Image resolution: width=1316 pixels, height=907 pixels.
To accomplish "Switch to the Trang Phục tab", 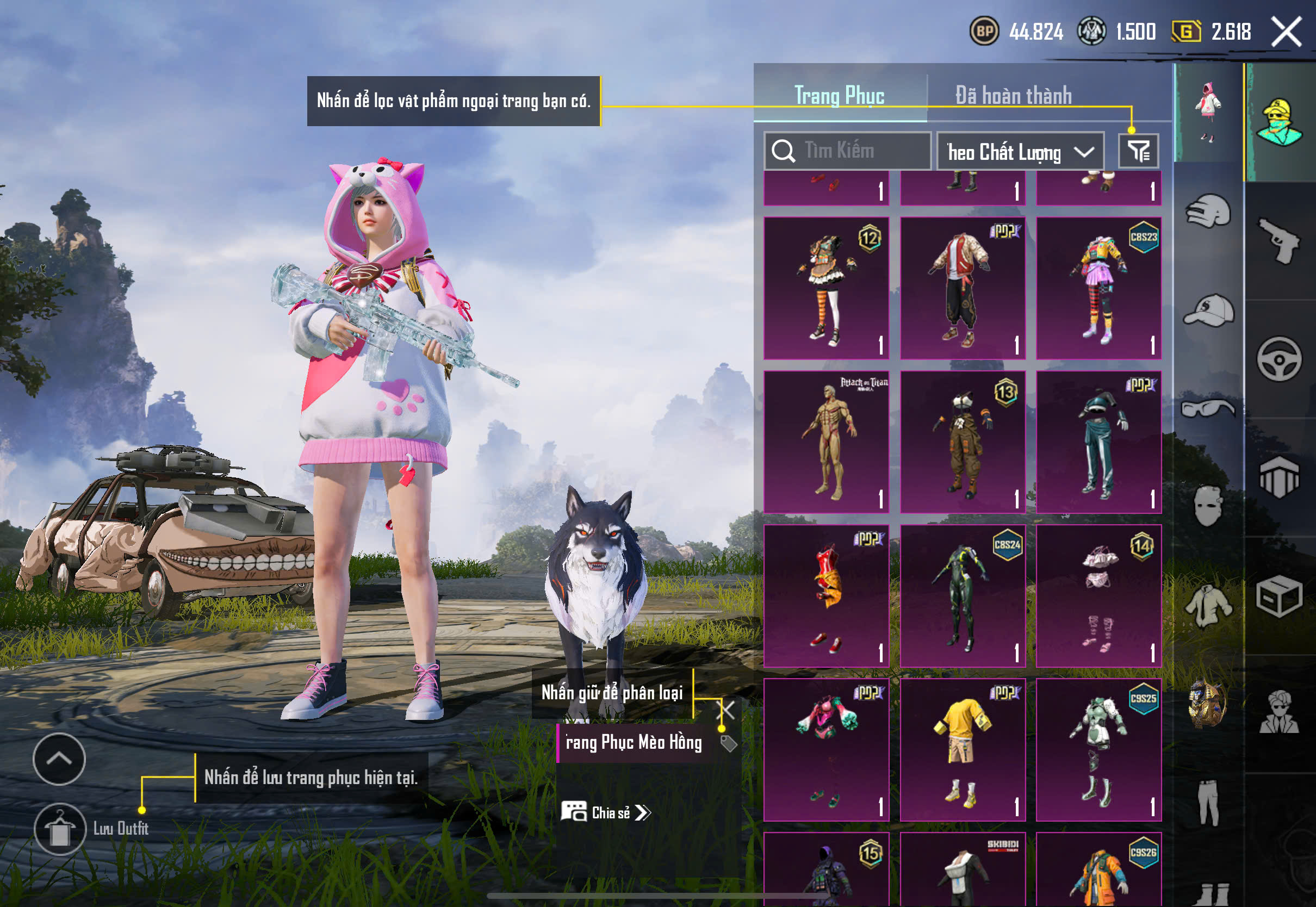I will tap(839, 96).
